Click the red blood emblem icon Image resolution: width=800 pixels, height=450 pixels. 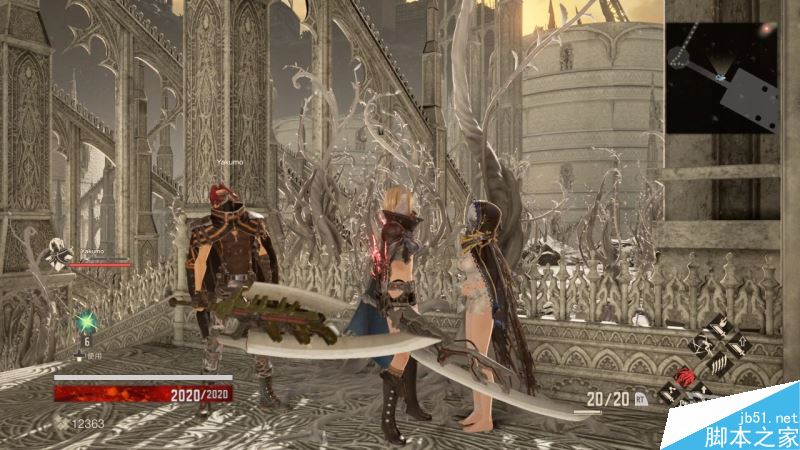pyautogui.click(x=686, y=376)
